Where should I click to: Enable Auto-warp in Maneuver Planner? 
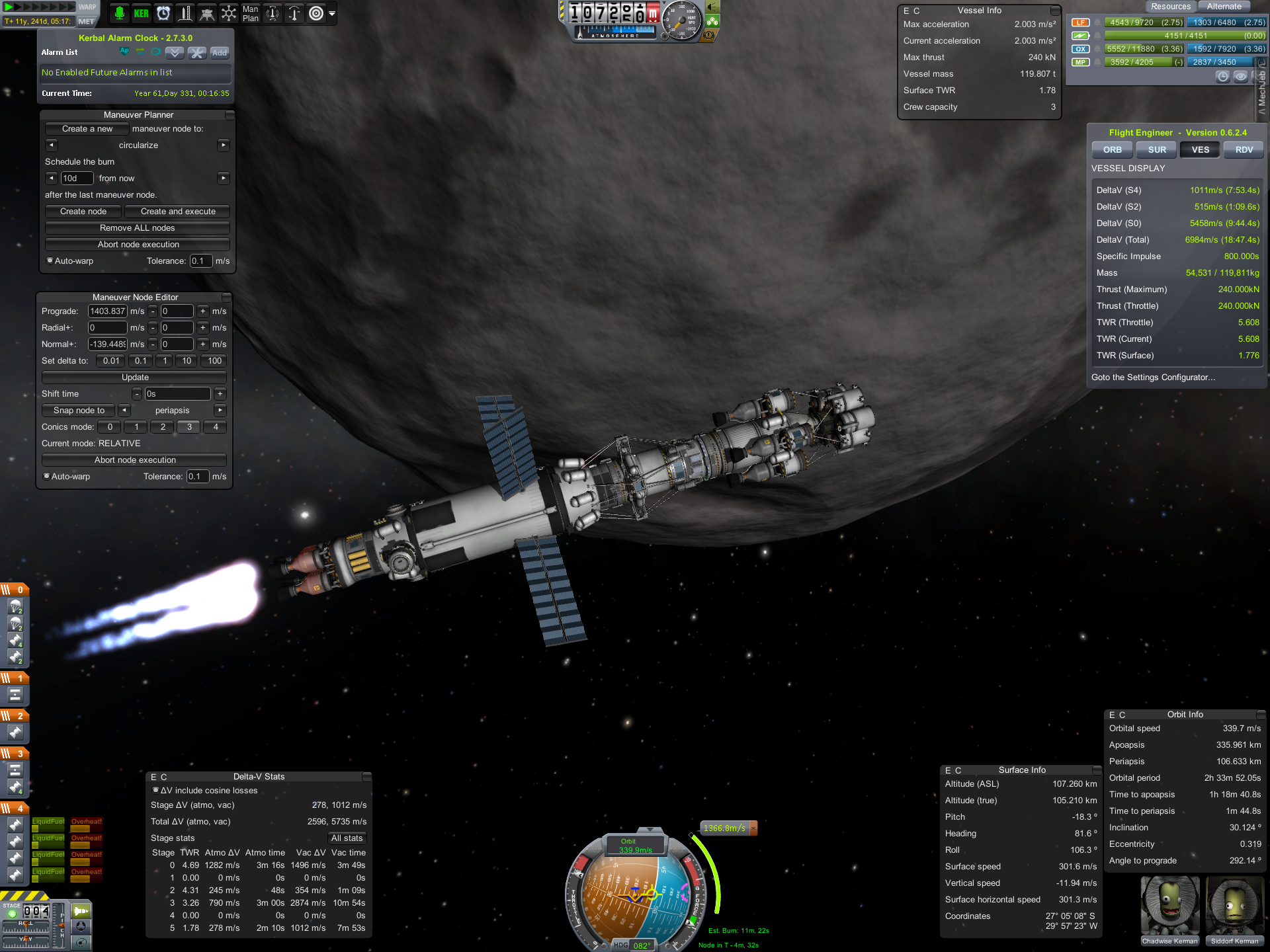[x=50, y=260]
